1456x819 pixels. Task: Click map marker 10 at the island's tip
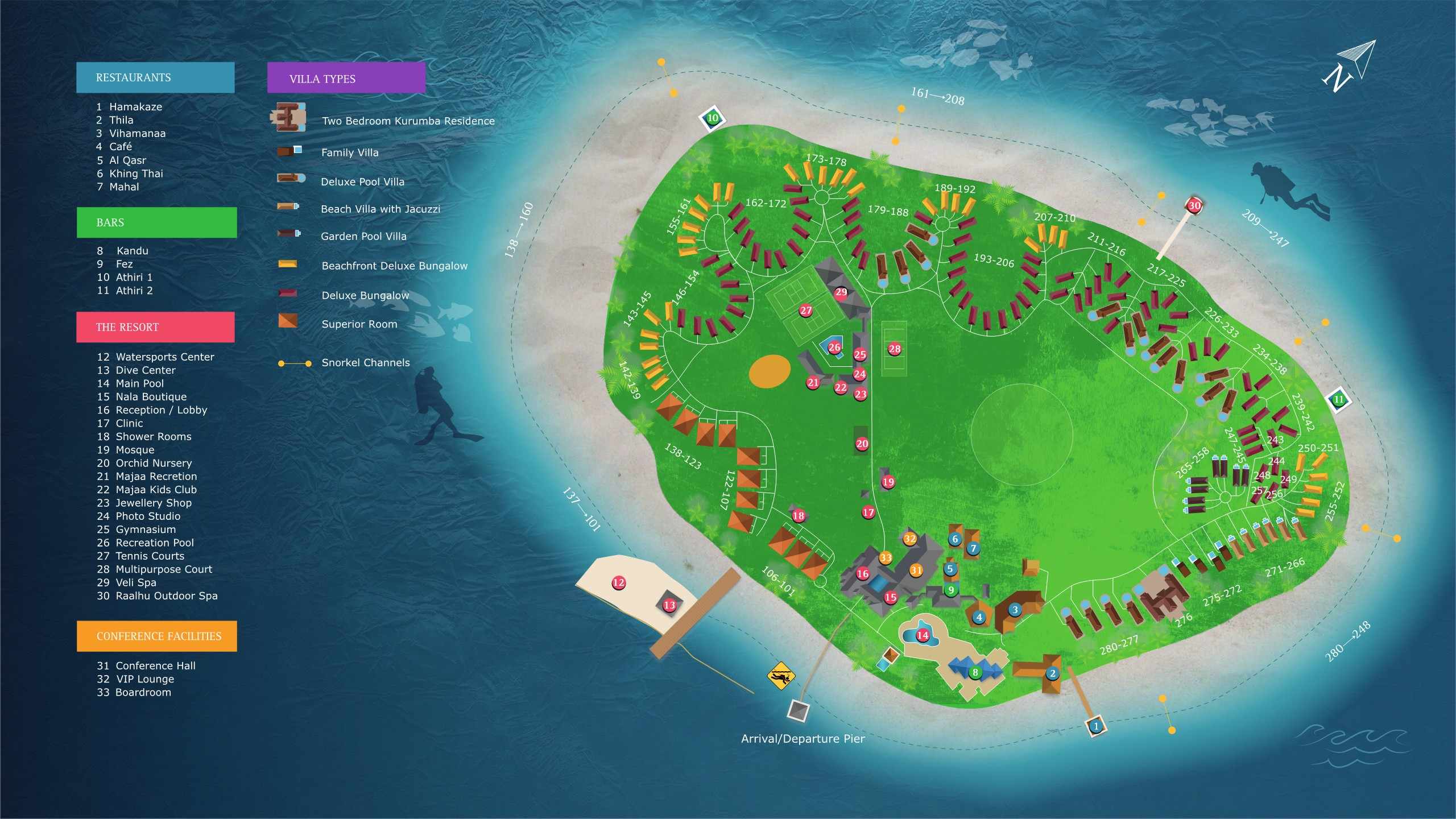[x=713, y=118]
